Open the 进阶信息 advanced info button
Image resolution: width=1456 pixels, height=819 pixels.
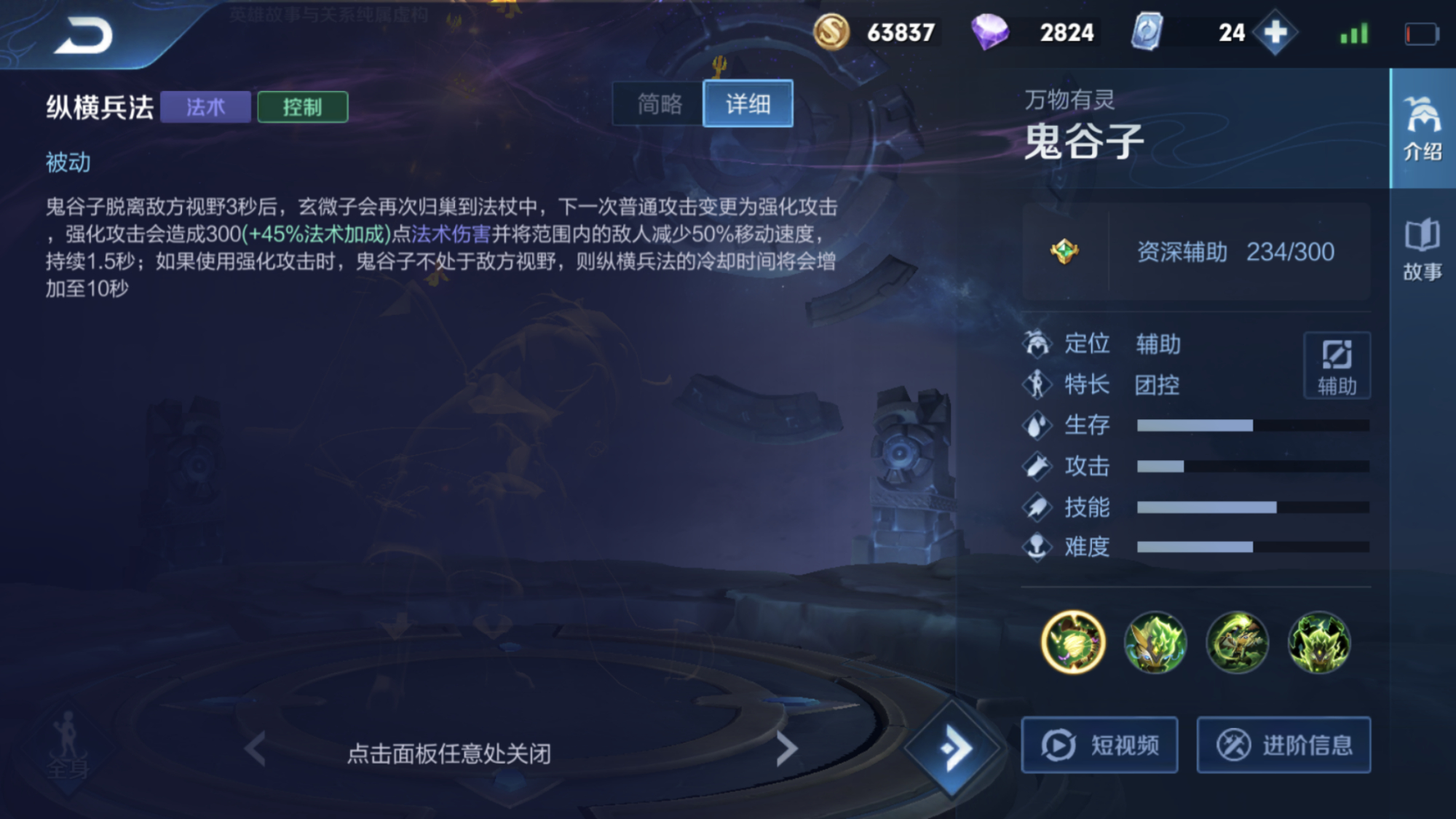pos(1284,744)
